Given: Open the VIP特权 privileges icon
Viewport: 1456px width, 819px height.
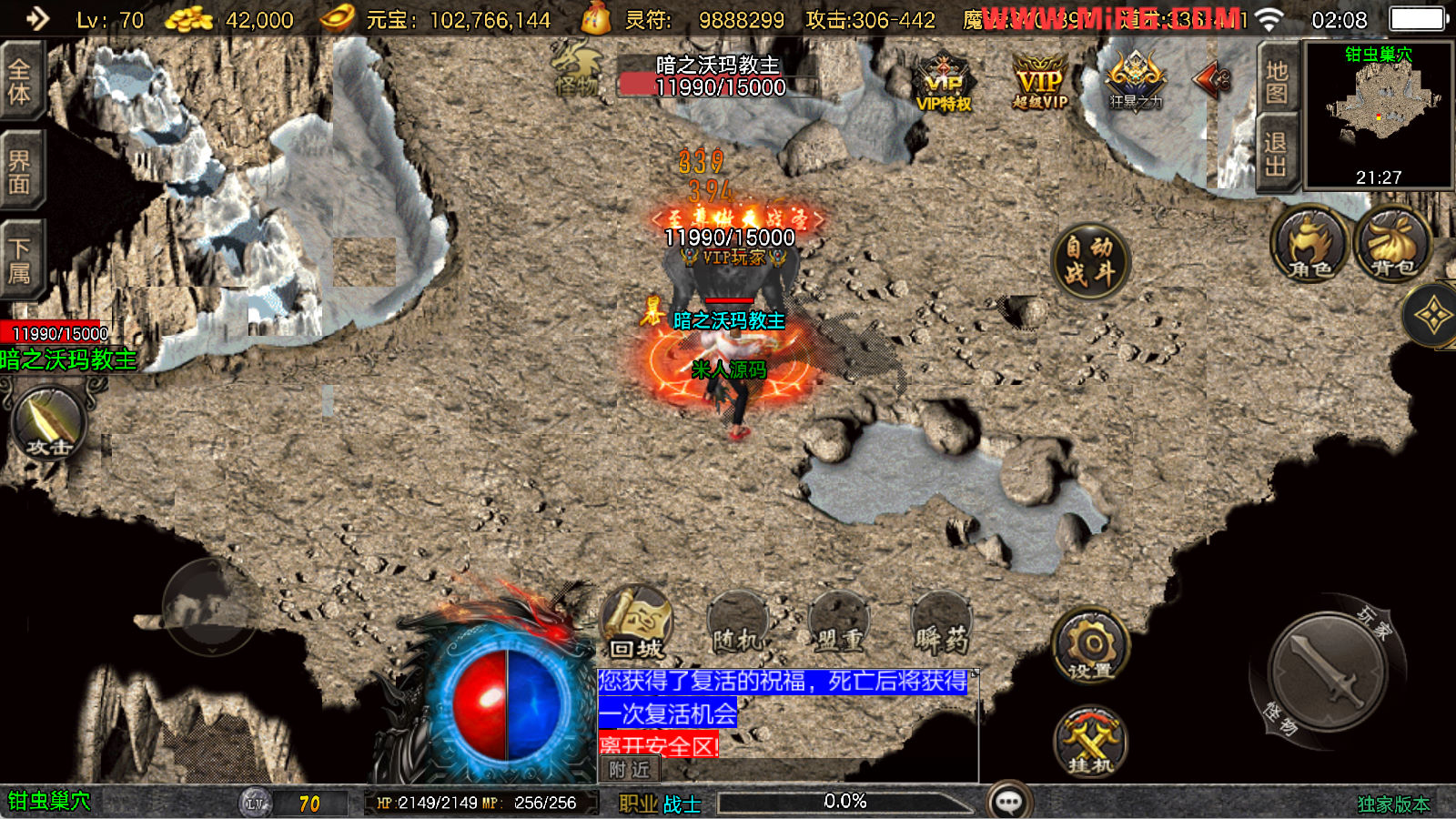Looking at the screenshot, I should point(944,84).
